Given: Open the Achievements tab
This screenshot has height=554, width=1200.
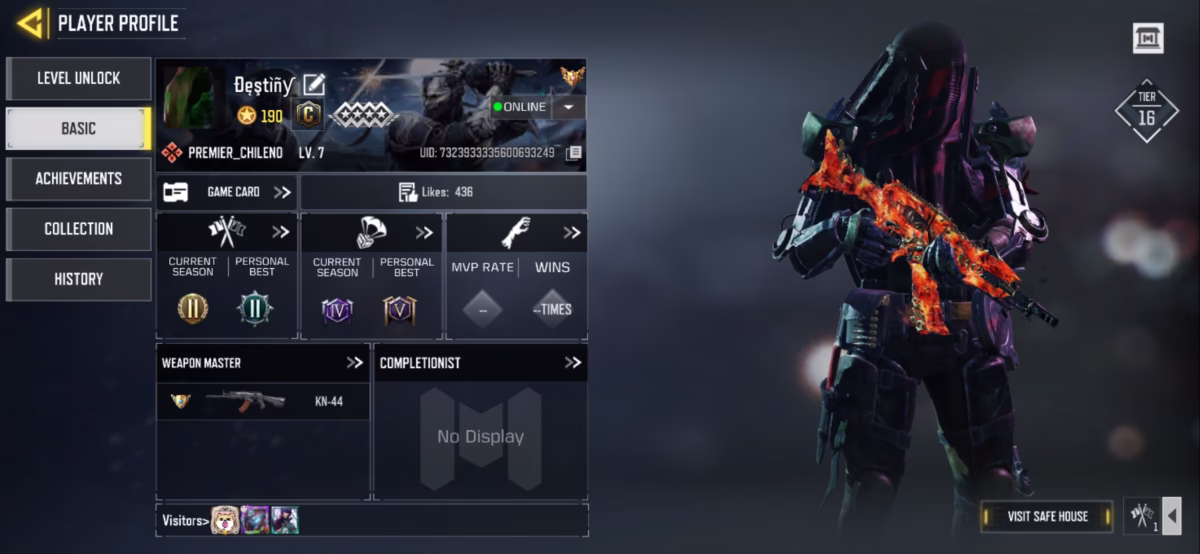Looking at the screenshot, I should 78,178.
